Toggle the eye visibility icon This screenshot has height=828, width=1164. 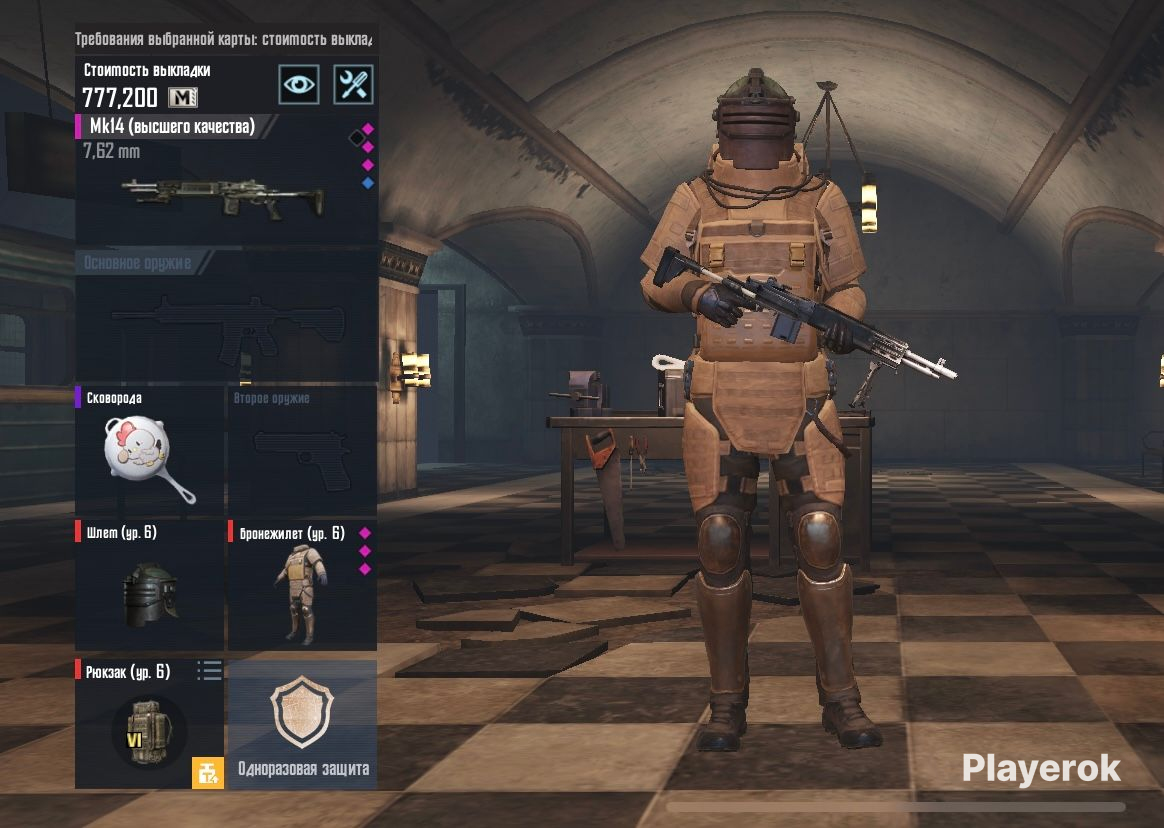tap(298, 84)
